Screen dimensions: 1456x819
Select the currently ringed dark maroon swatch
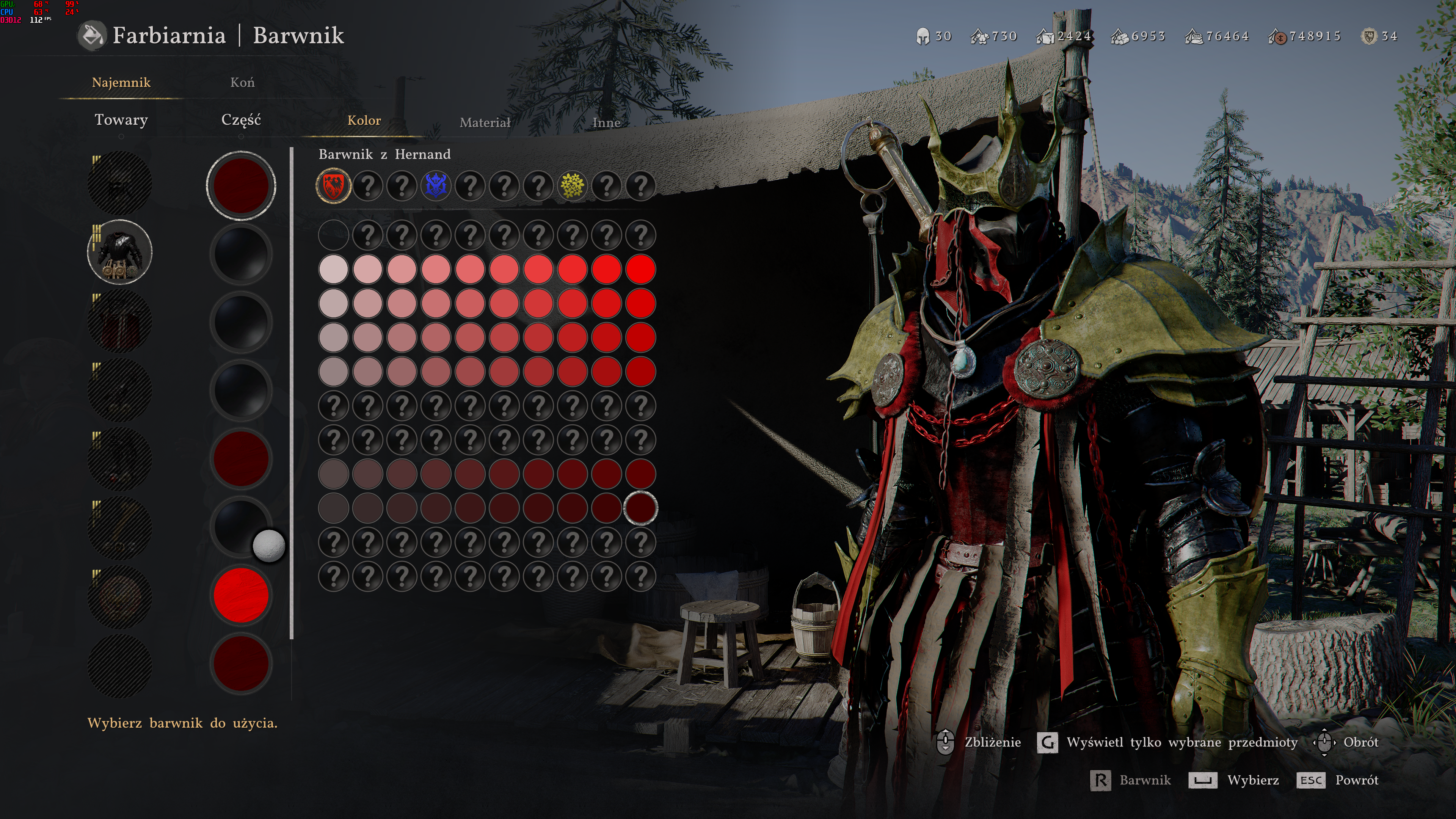pos(640,508)
